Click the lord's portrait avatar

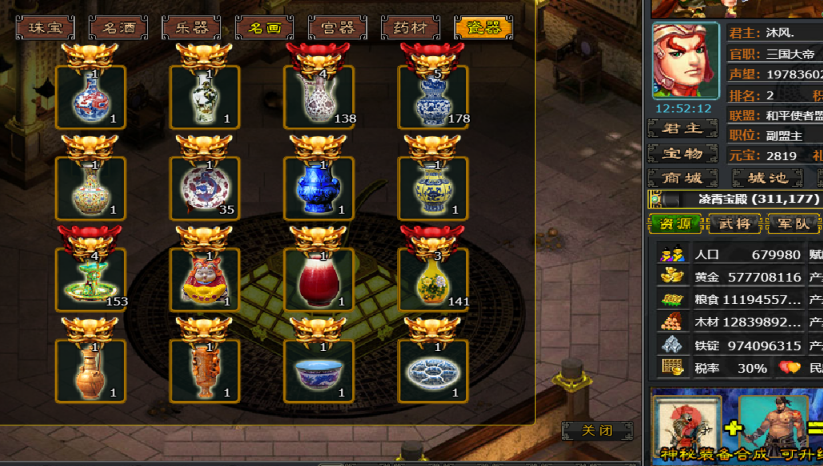coord(686,61)
